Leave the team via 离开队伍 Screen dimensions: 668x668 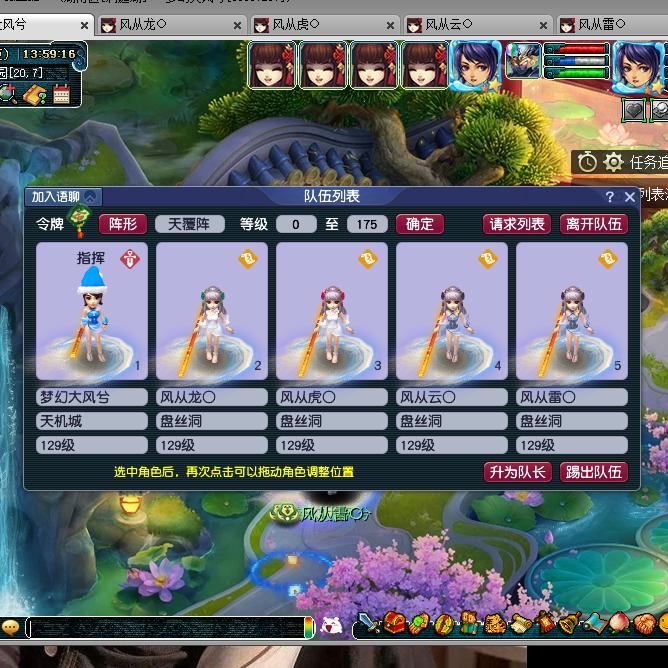pyautogui.click(x=593, y=224)
